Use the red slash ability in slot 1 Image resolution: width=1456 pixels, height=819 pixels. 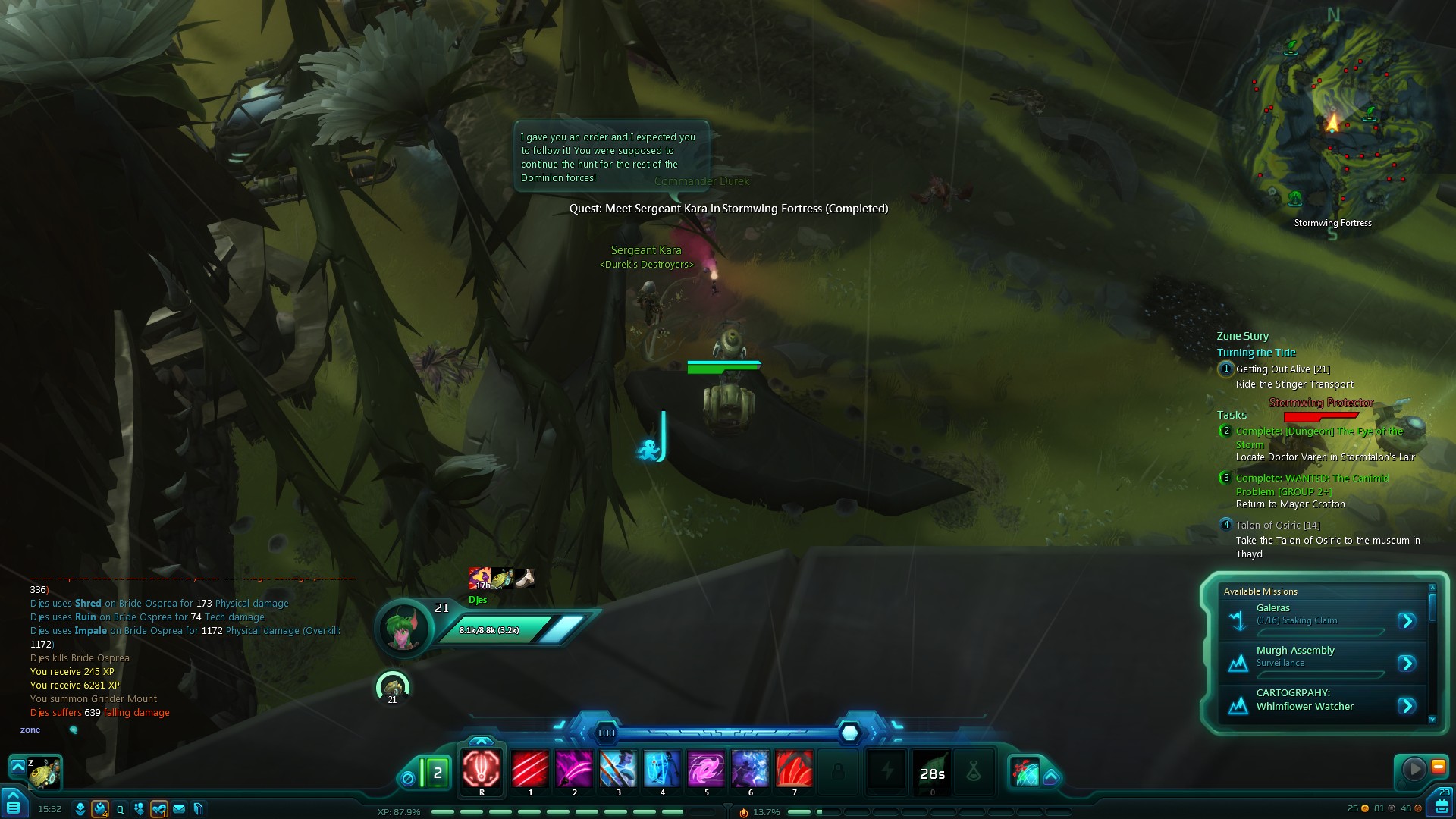click(x=530, y=769)
